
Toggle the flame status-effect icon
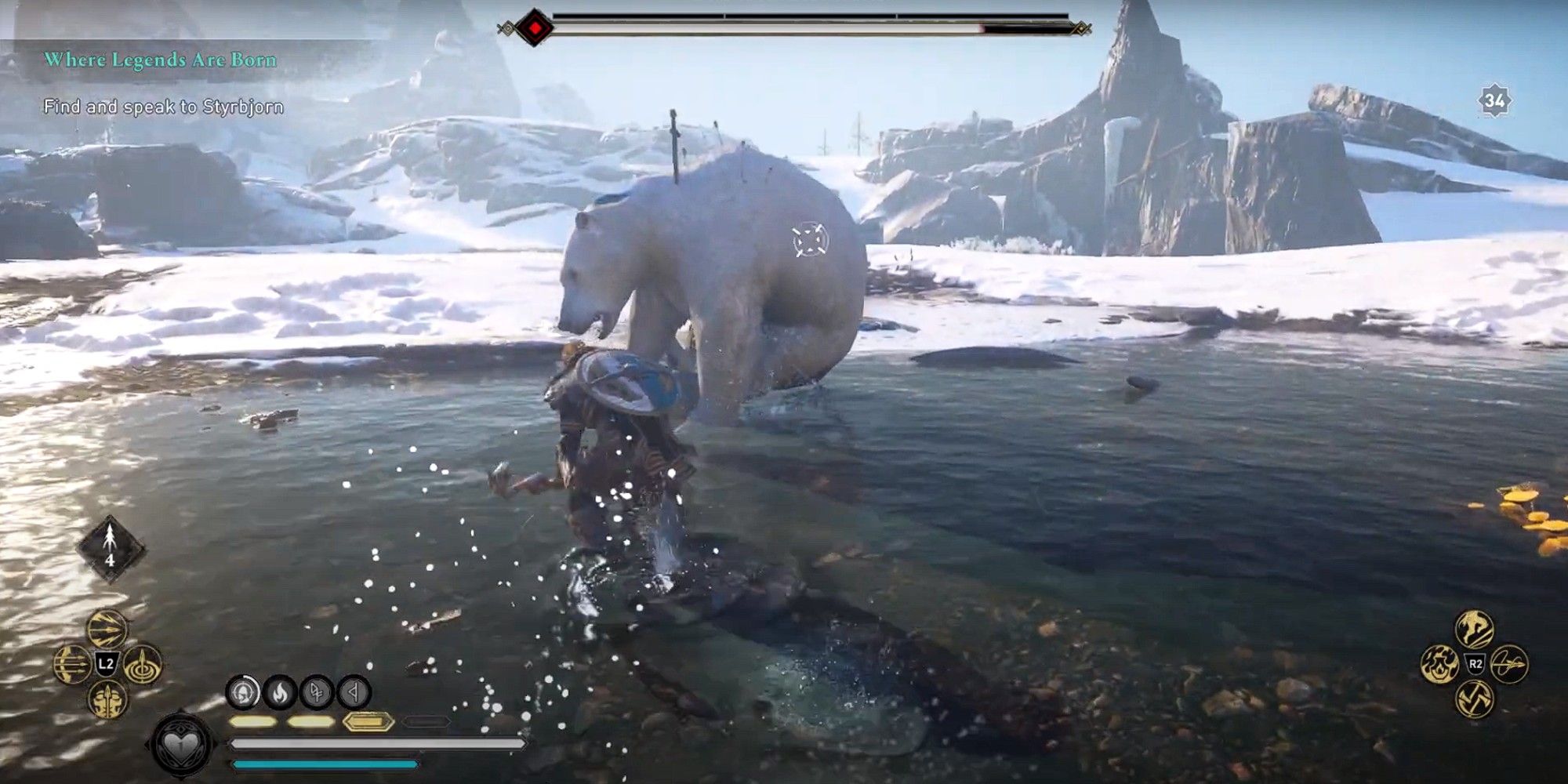(279, 691)
